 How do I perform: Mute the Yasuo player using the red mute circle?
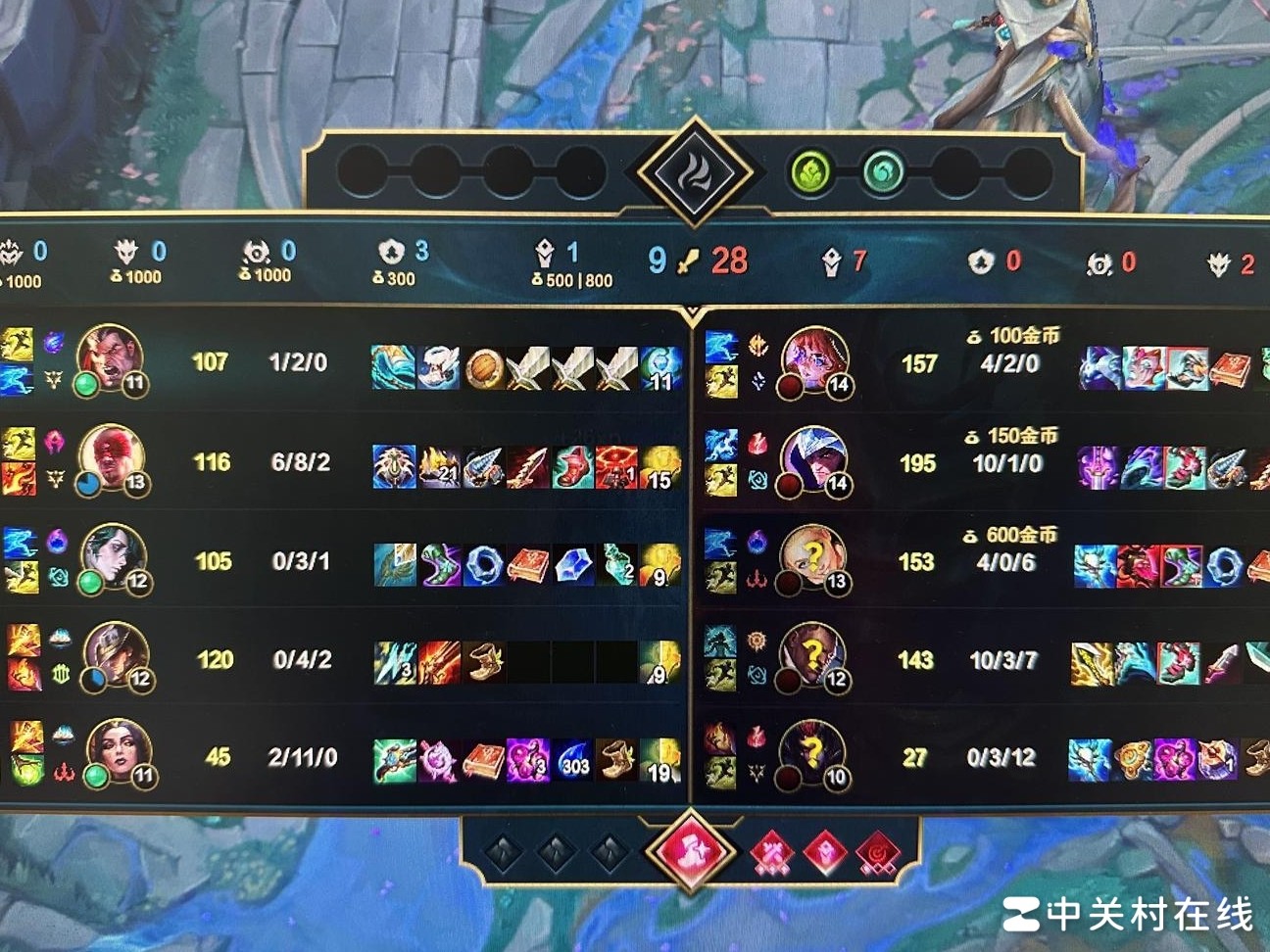pos(789,487)
